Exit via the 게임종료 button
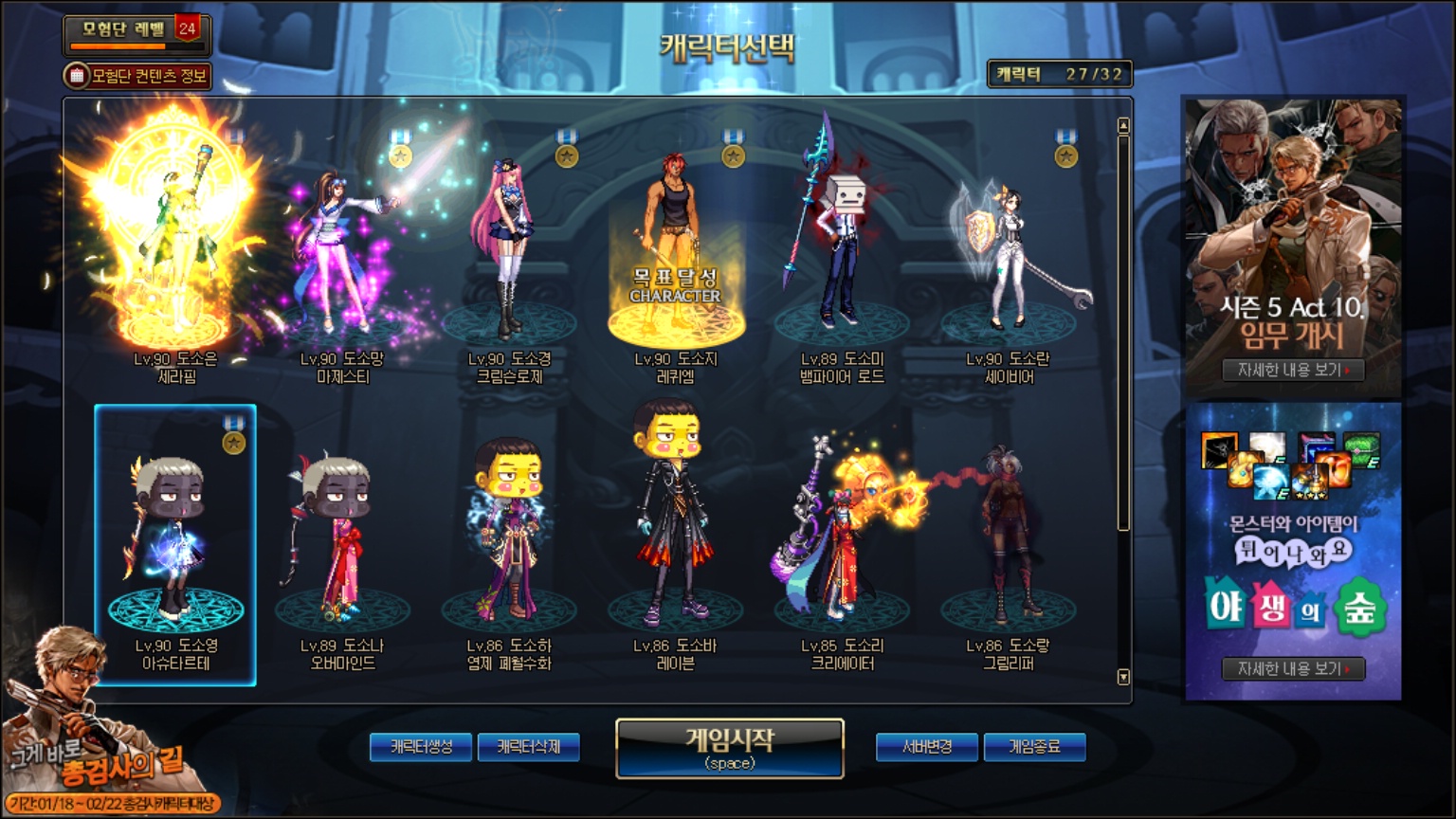1456x819 pixels. (x=1034, y=747)
